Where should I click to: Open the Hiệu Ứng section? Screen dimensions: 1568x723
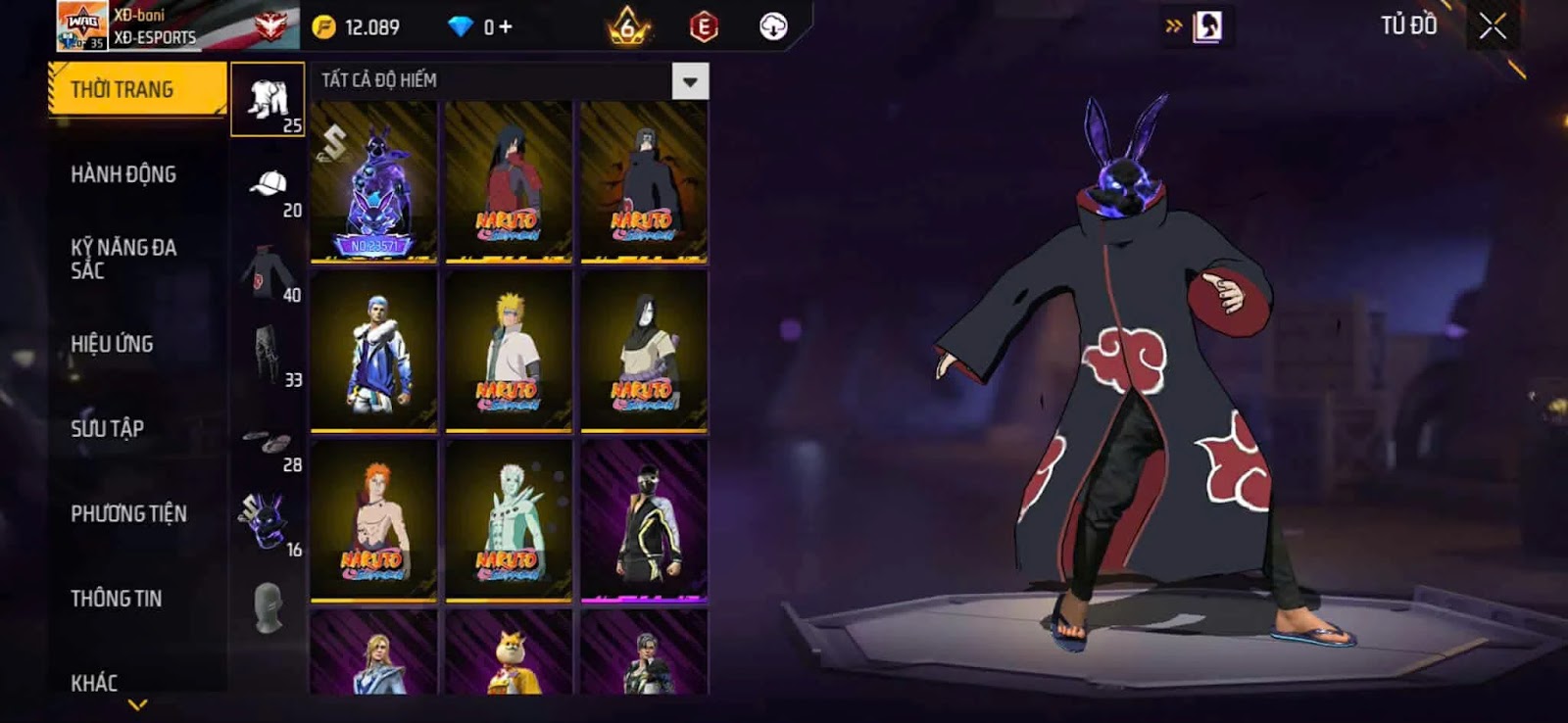112,344
